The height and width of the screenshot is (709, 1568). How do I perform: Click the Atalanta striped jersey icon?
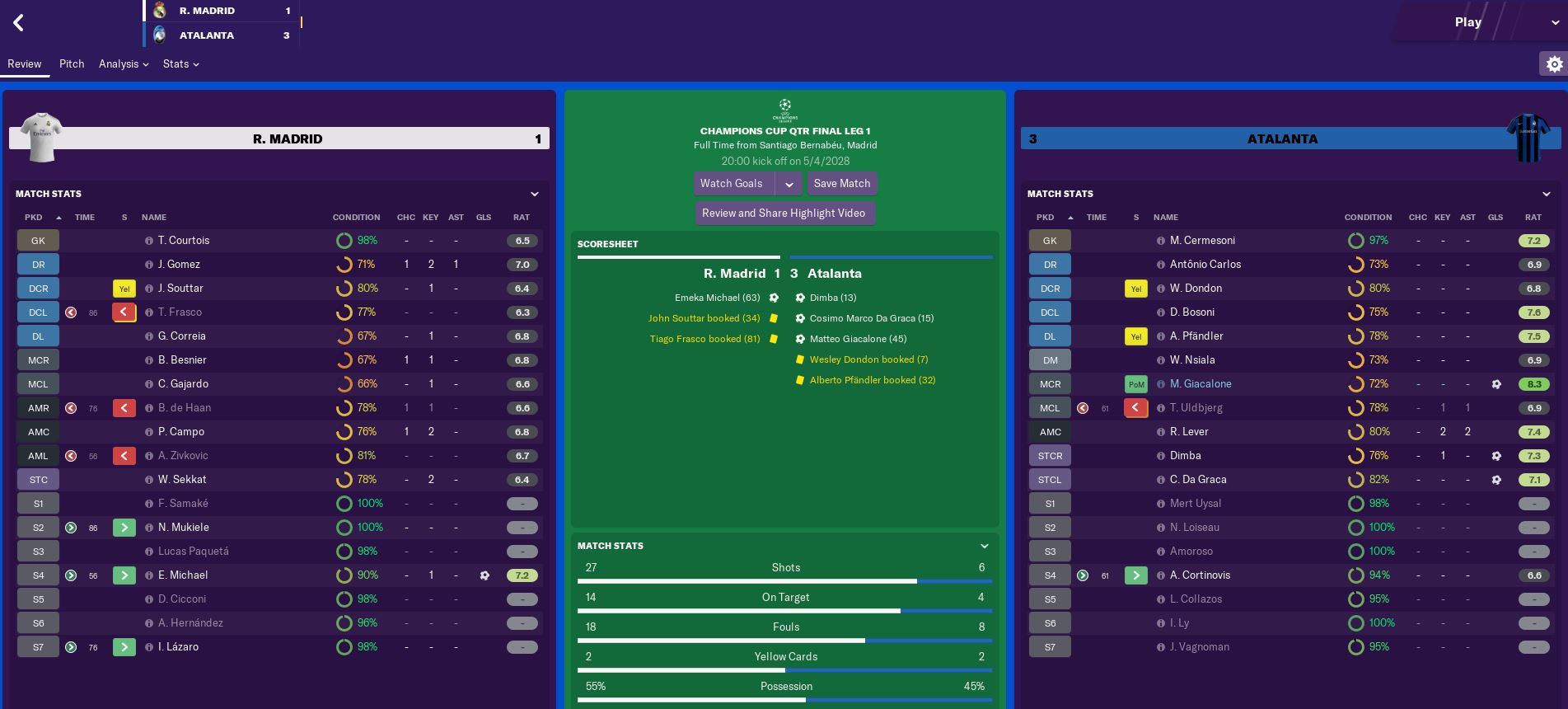[x=1528, y=137]
